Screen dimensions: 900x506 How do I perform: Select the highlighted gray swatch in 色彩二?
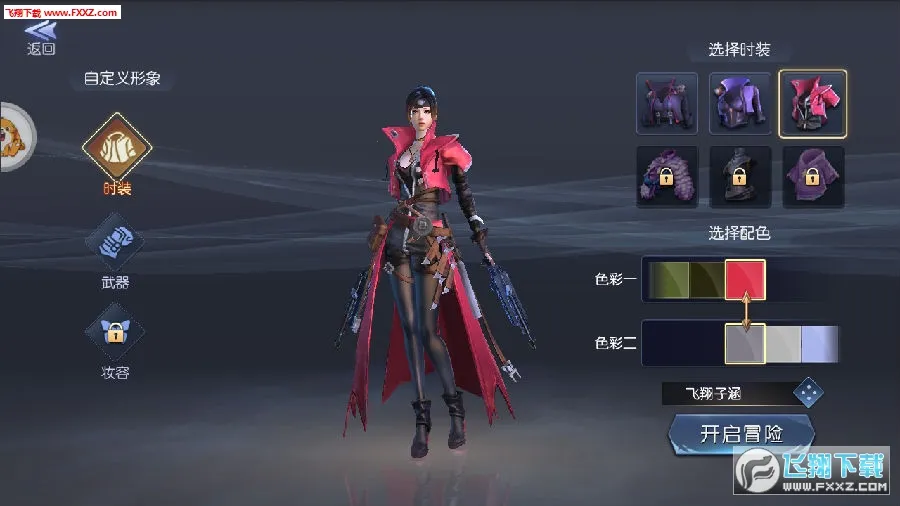tap(745, 343)
